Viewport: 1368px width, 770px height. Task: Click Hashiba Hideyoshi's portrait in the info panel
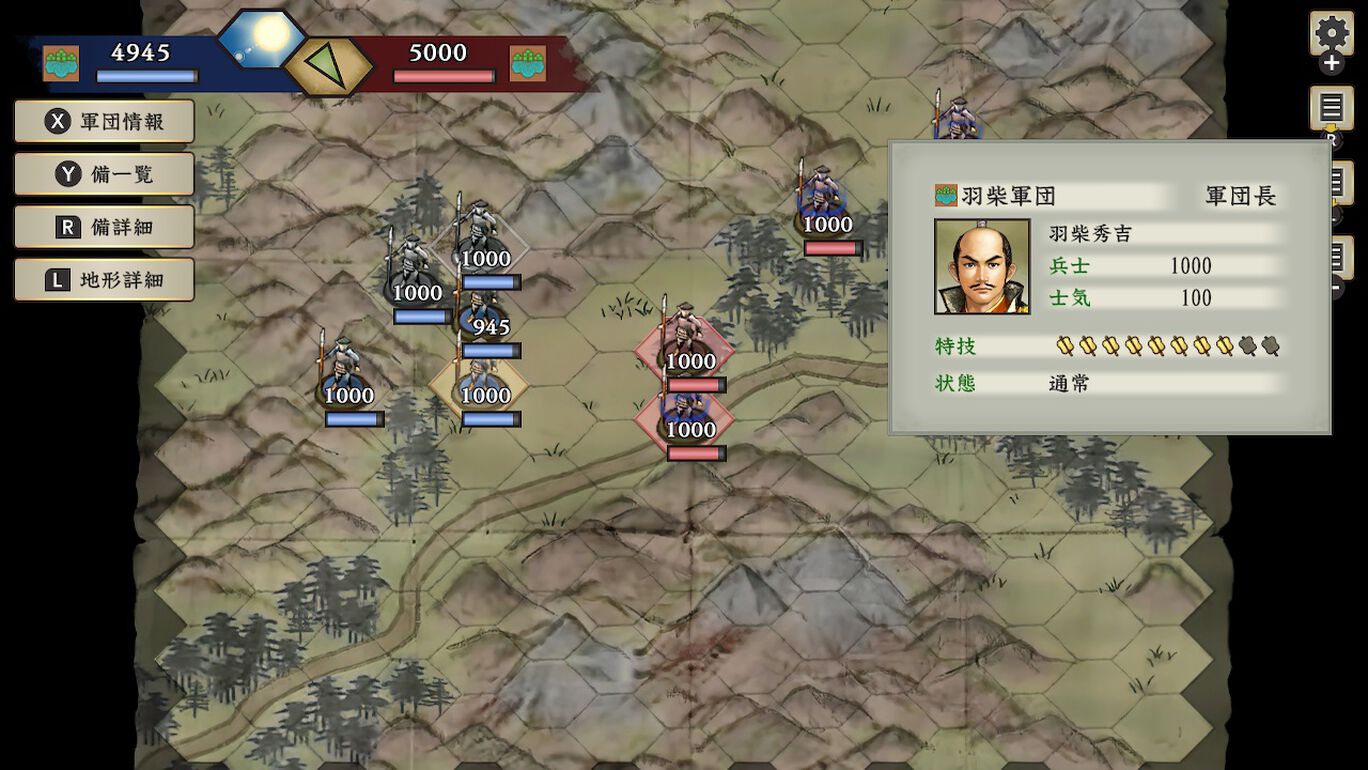pos(981,267)
